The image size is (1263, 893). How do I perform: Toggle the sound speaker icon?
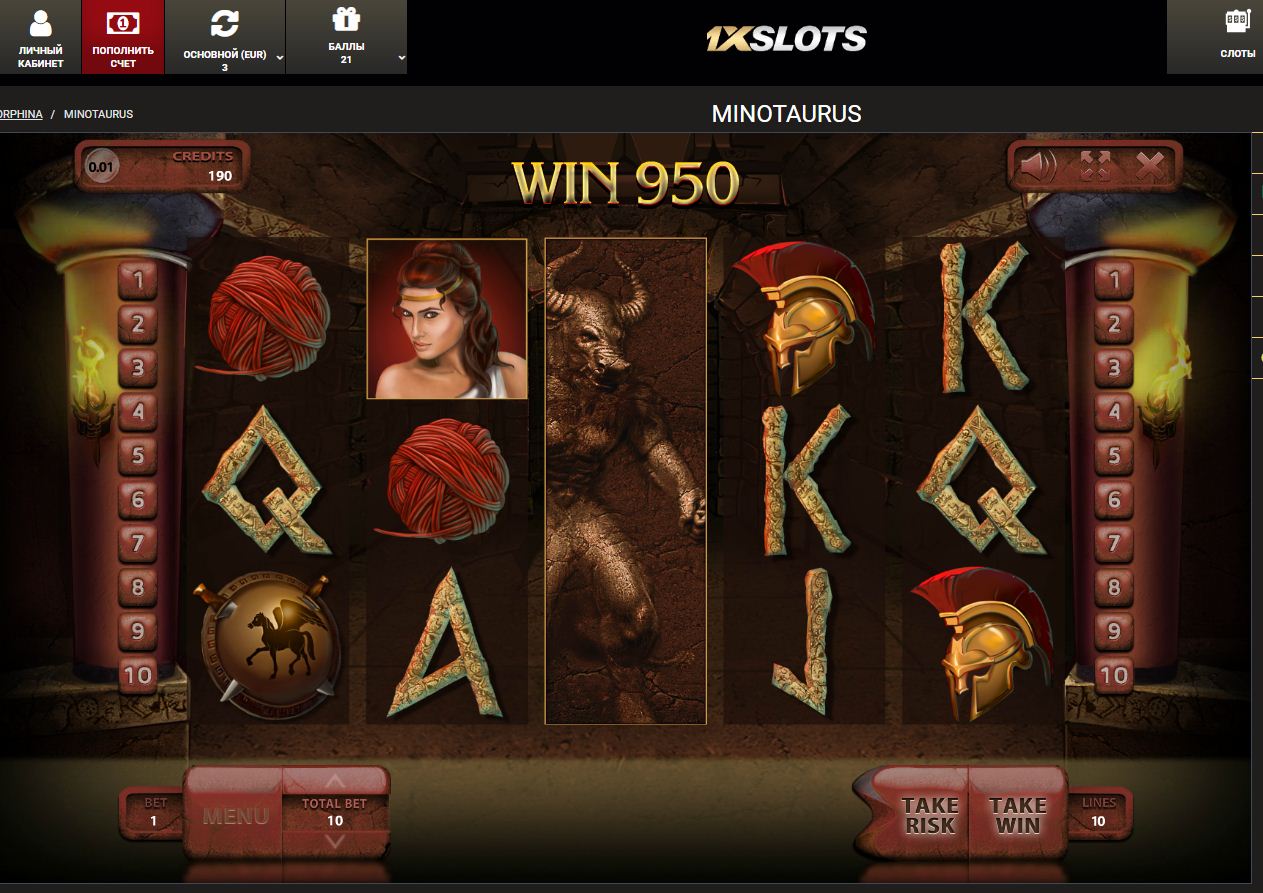coord(1038,166)
